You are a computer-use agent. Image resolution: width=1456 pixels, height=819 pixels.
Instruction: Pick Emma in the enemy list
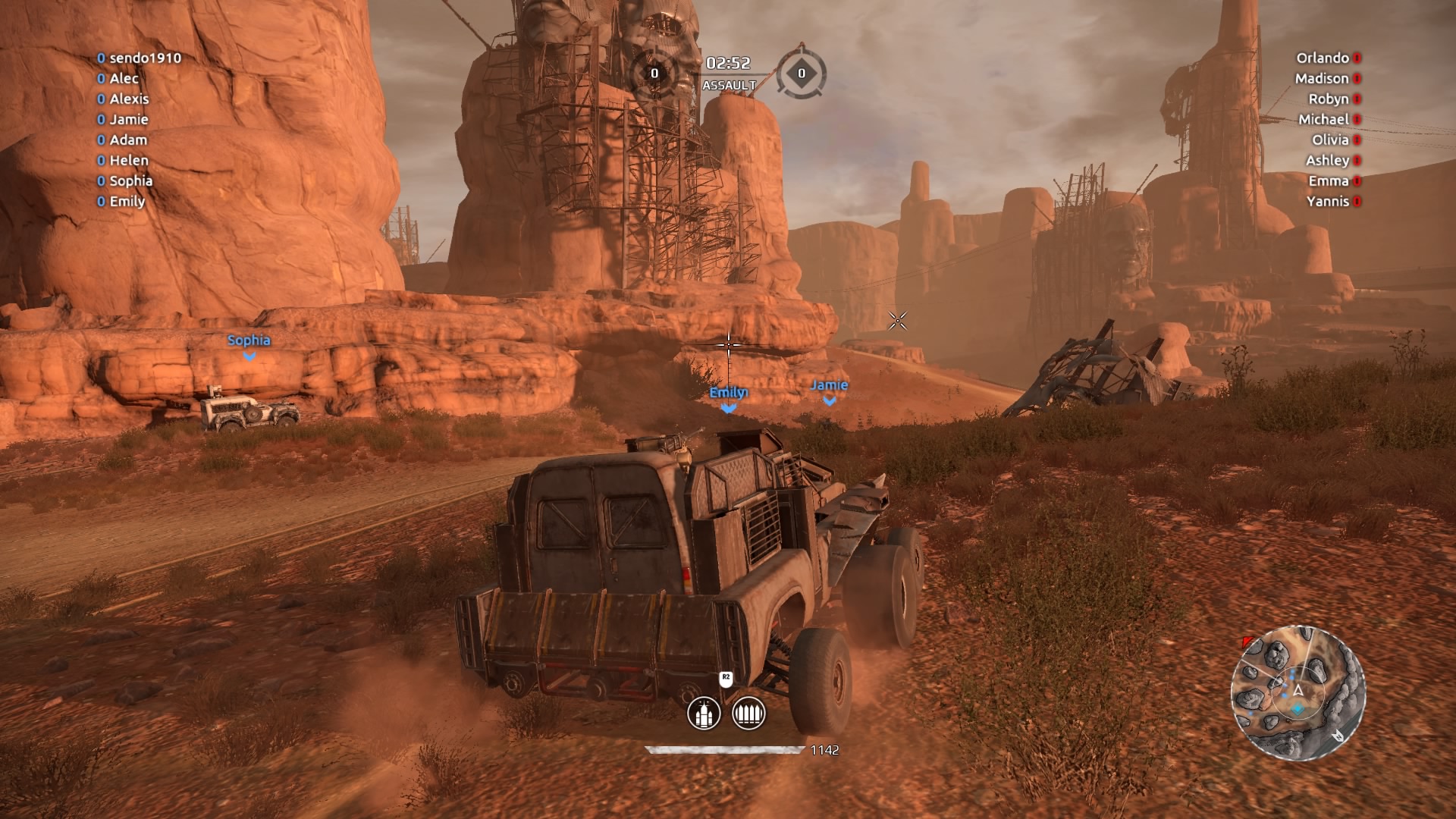pyautogui.click(x=1329, y=180)
